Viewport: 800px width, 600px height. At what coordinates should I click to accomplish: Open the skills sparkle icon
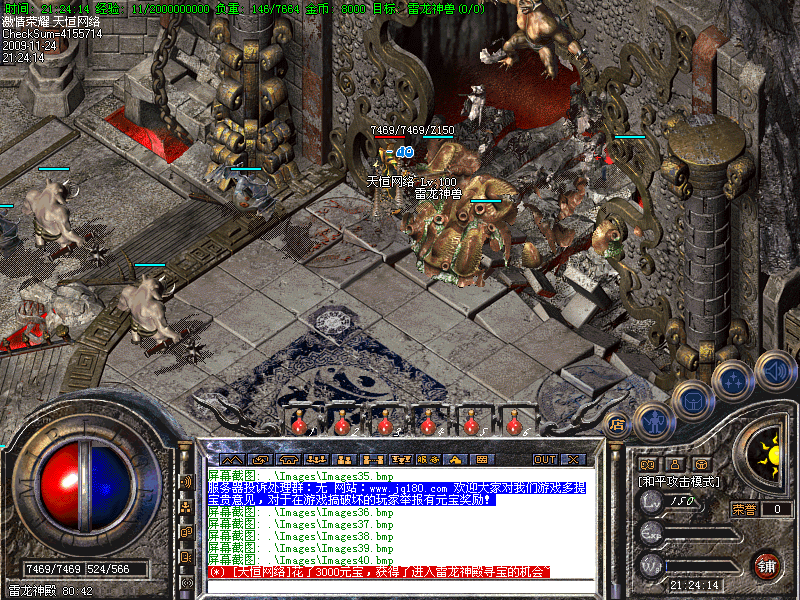tap(733, 381)
